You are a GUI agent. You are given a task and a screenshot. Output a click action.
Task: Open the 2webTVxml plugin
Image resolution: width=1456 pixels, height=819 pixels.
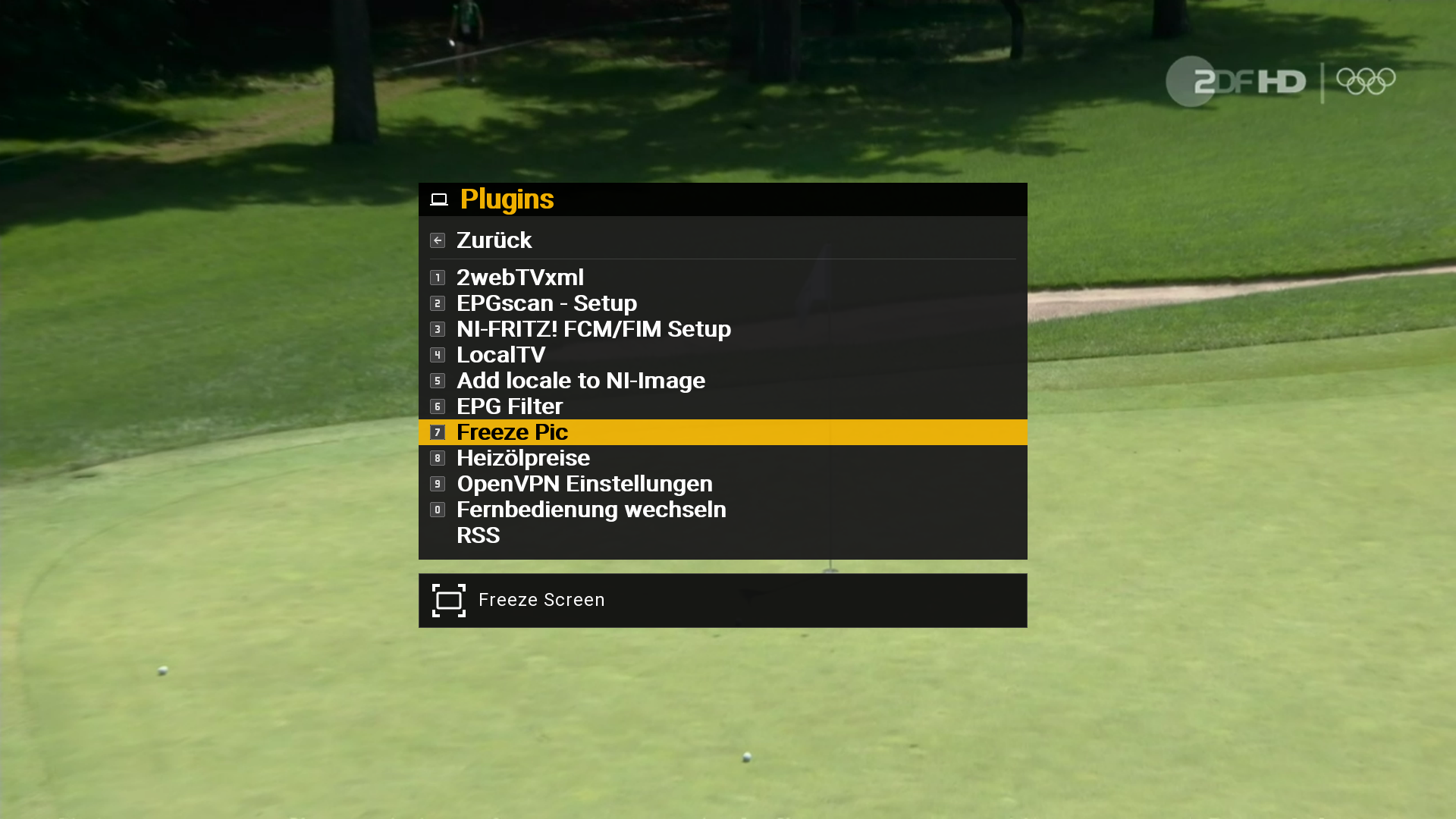(520, 278)
